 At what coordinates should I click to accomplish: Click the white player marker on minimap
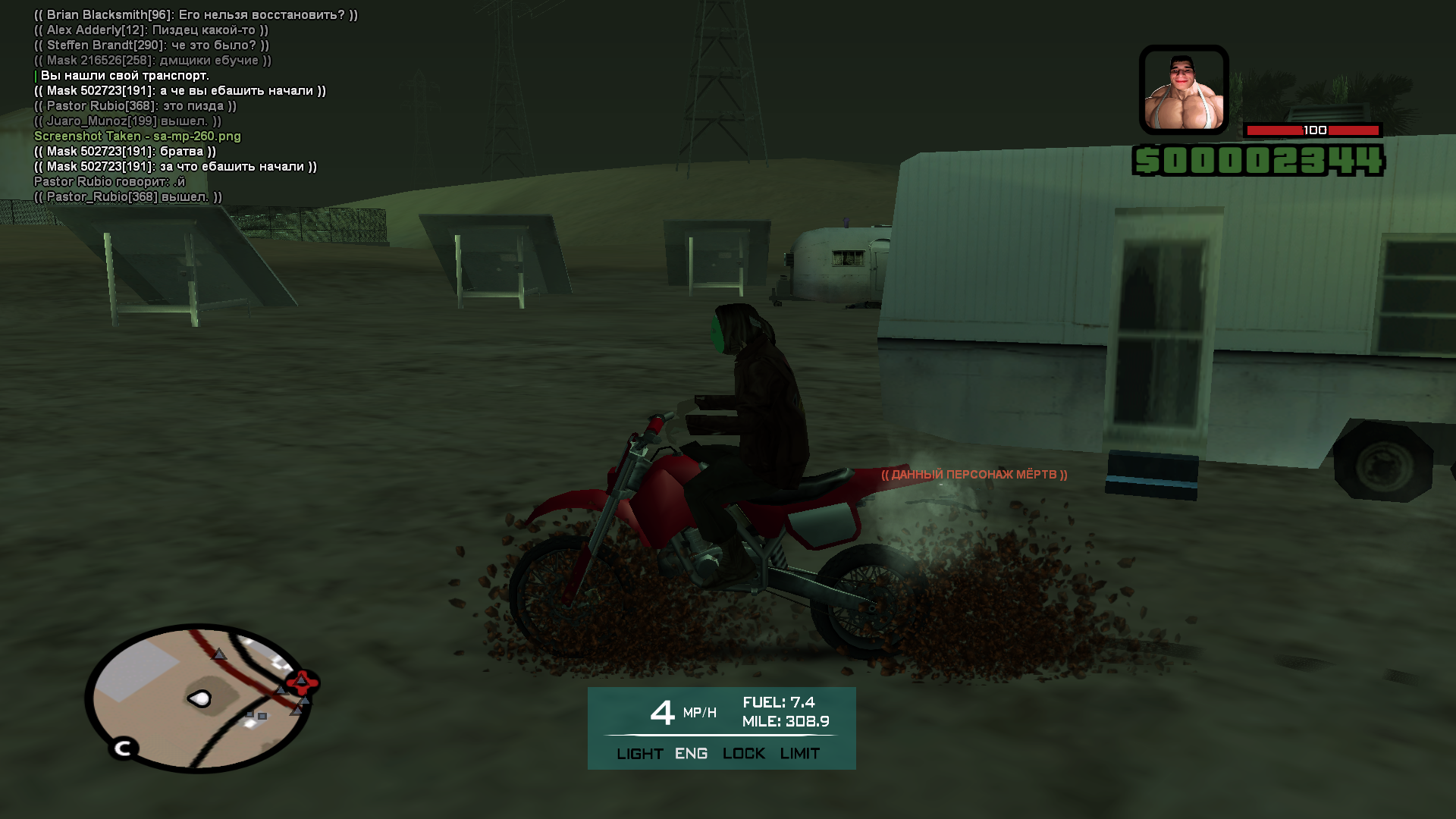[200, 698]
